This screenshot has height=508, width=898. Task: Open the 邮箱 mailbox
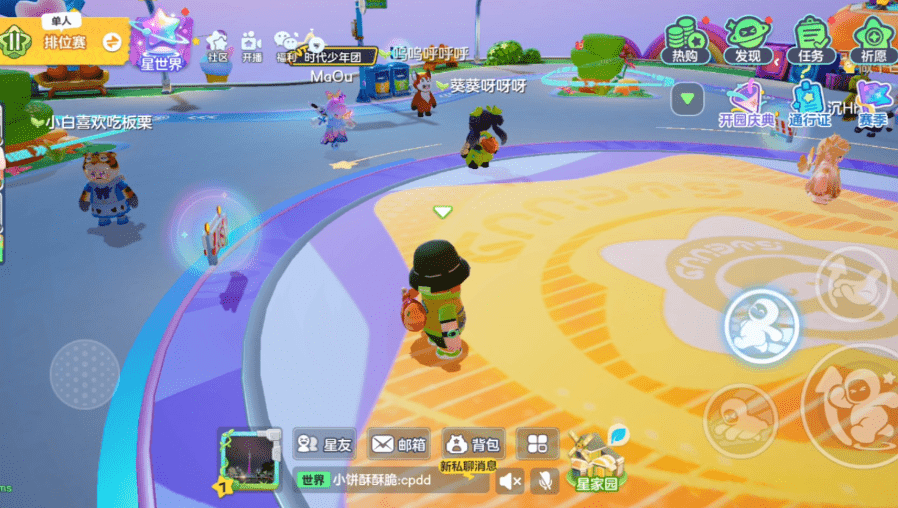tap(398, 444)
